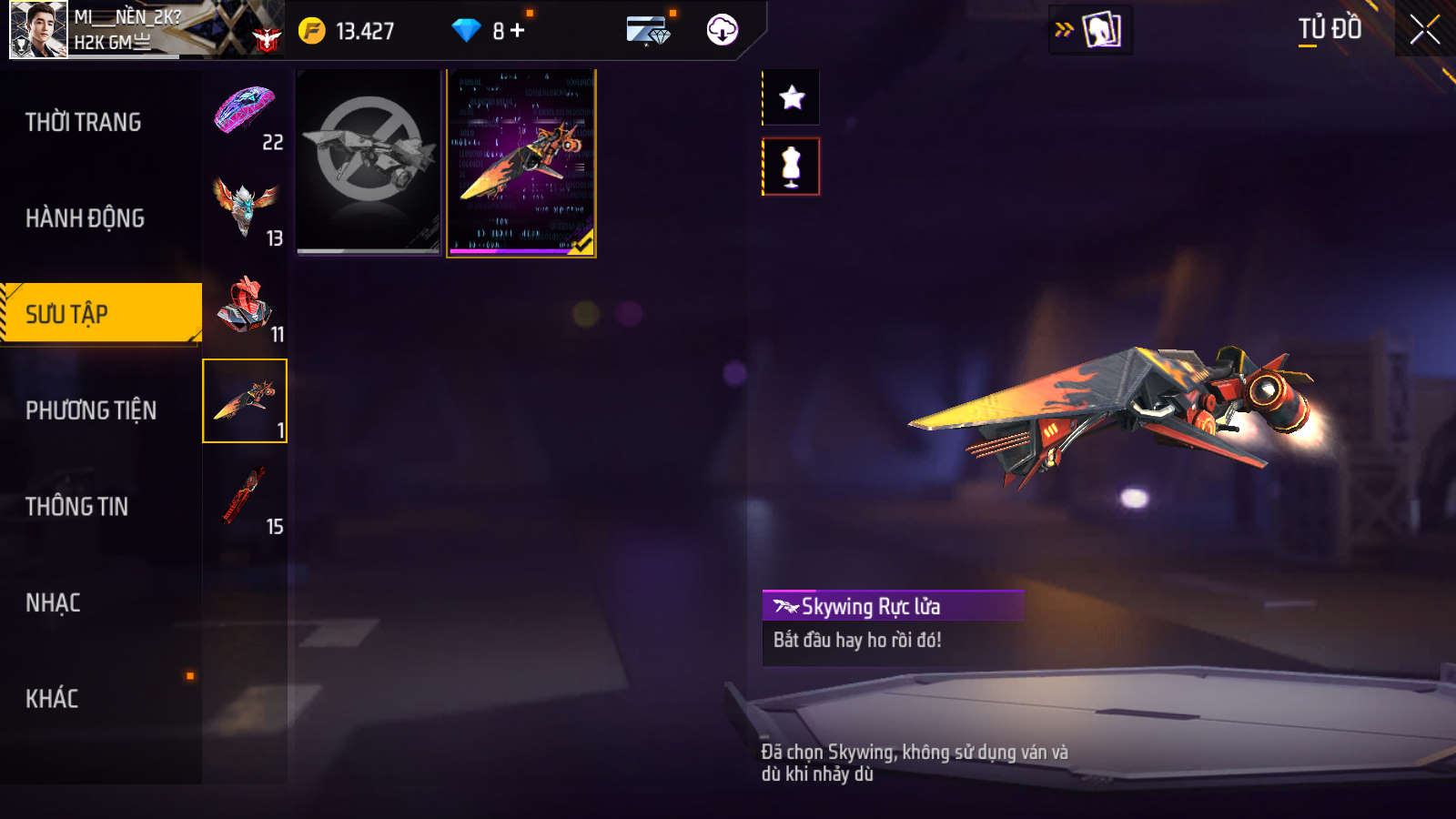Select the red loot box subcategory
1456x819 pixels.
click(245, 307)
